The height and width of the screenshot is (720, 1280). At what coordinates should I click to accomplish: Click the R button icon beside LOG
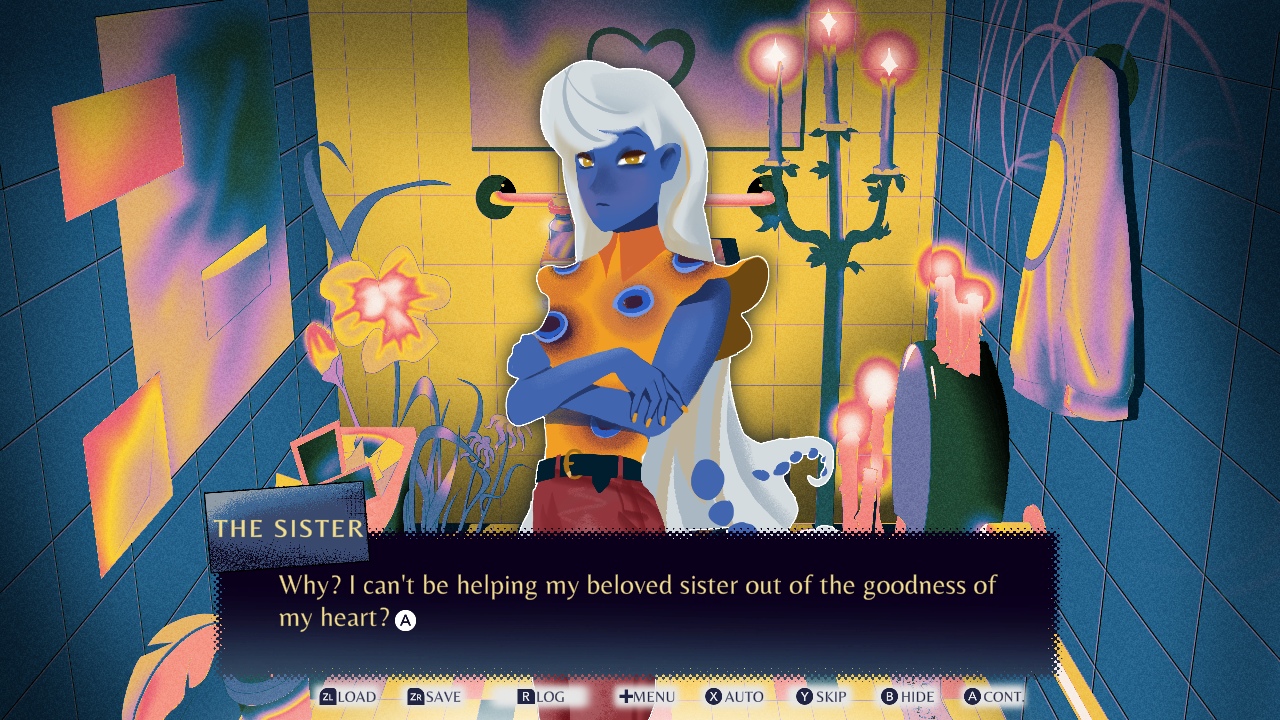point(524,697)
